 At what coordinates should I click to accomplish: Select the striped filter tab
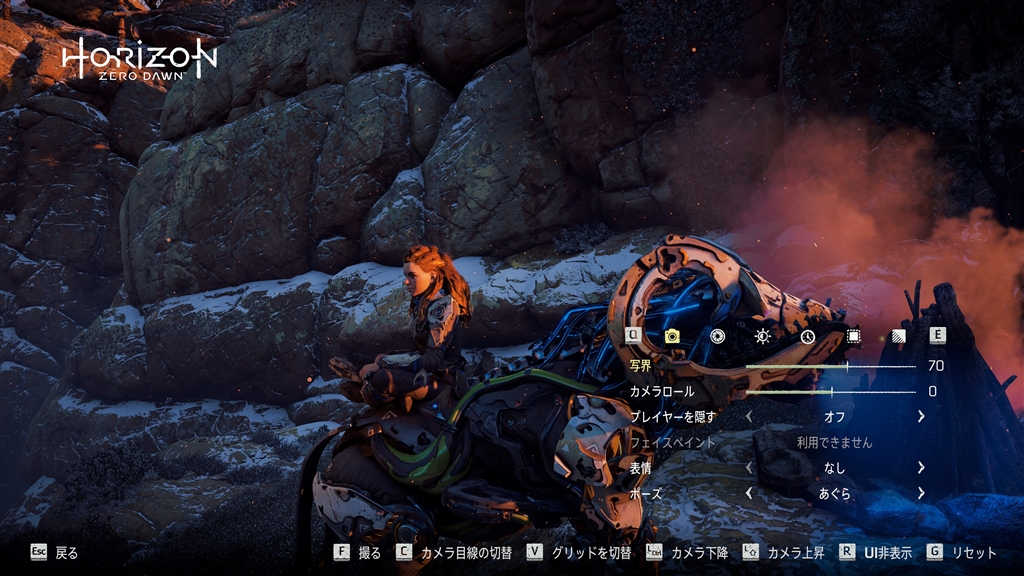coord(897,336)
